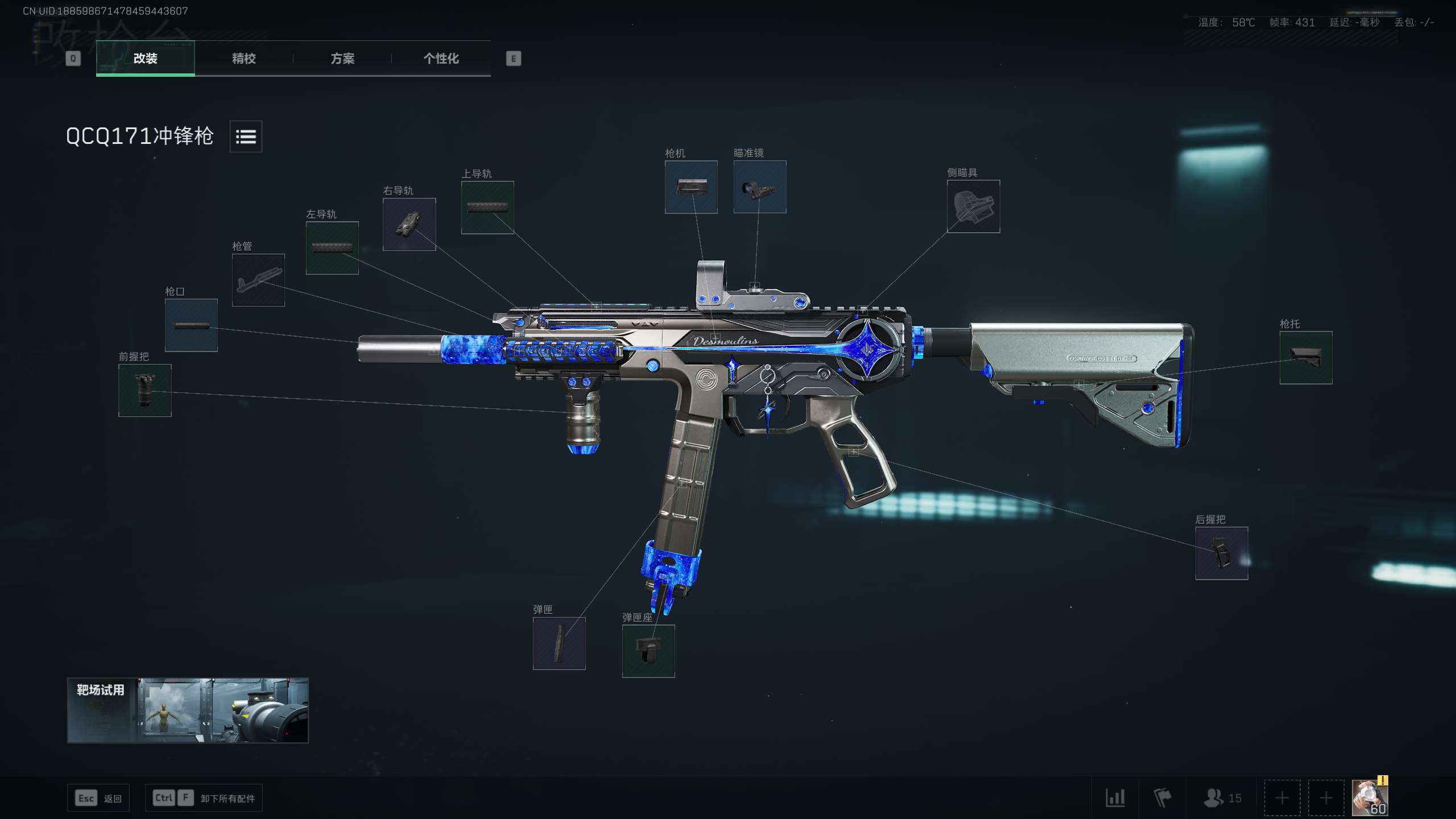Open the 方案 tab

click(x=342, y=59)
